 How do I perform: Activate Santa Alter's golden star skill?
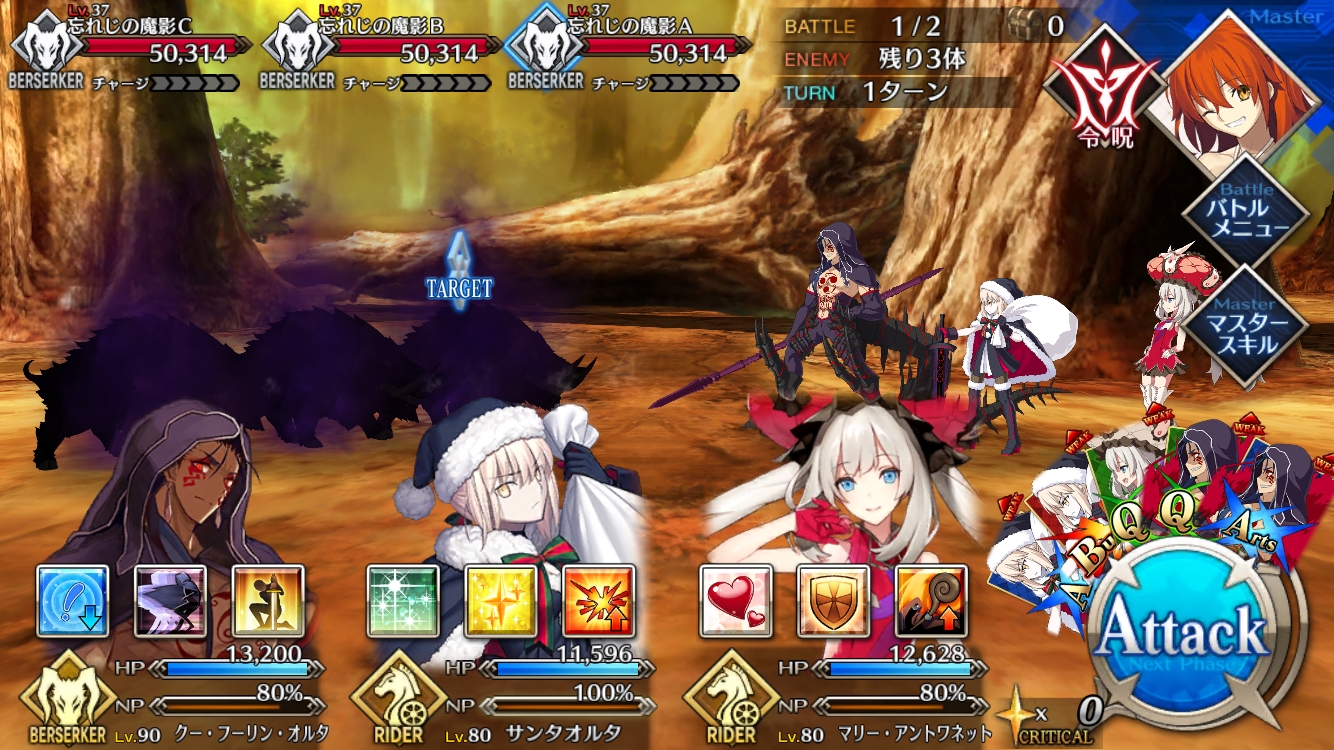tap(501, 601)
